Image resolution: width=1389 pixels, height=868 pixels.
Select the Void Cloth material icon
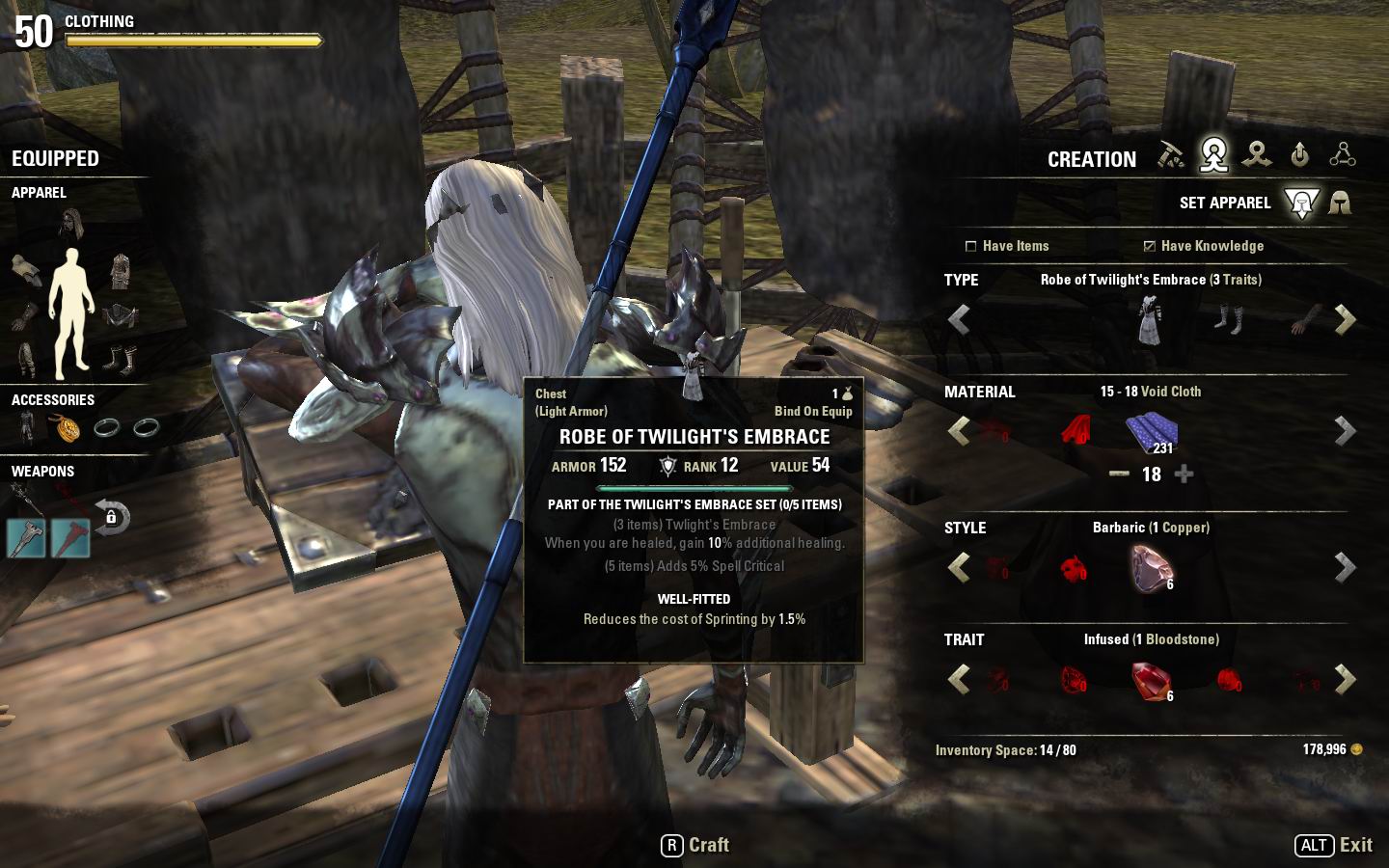1151,431
